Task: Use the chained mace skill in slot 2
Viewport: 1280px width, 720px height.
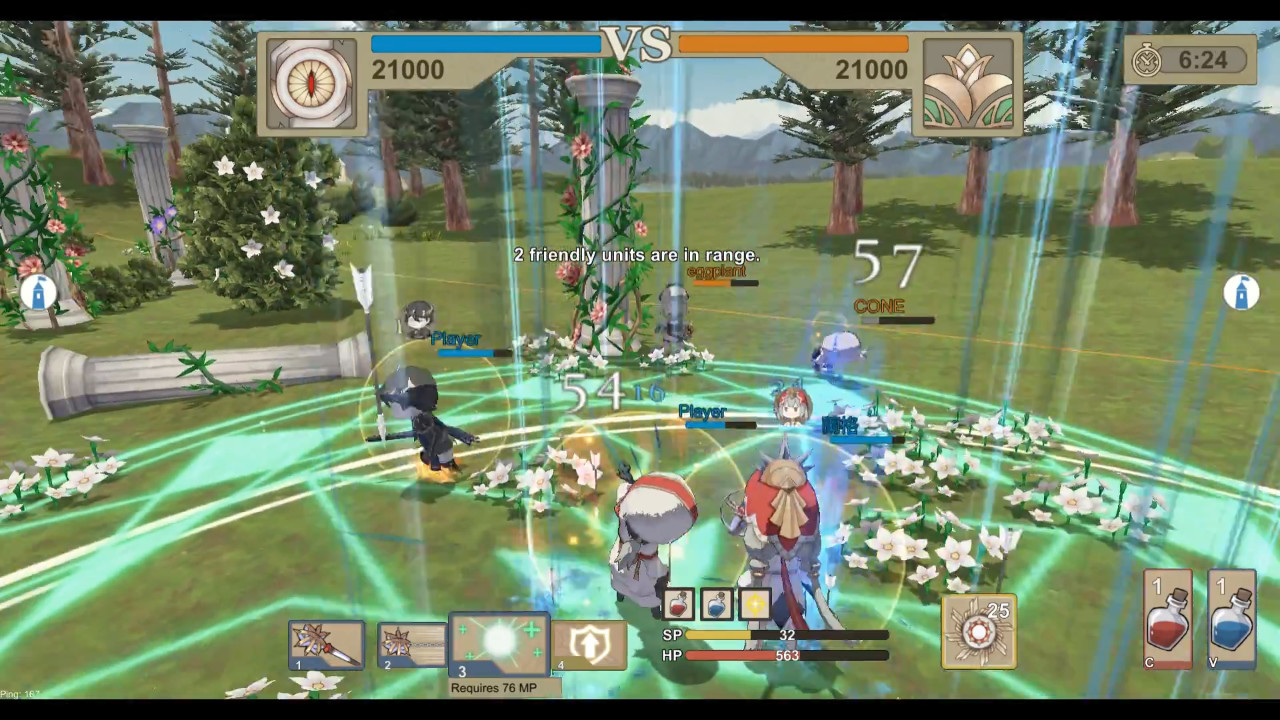Action: click(x=412, y=645)
